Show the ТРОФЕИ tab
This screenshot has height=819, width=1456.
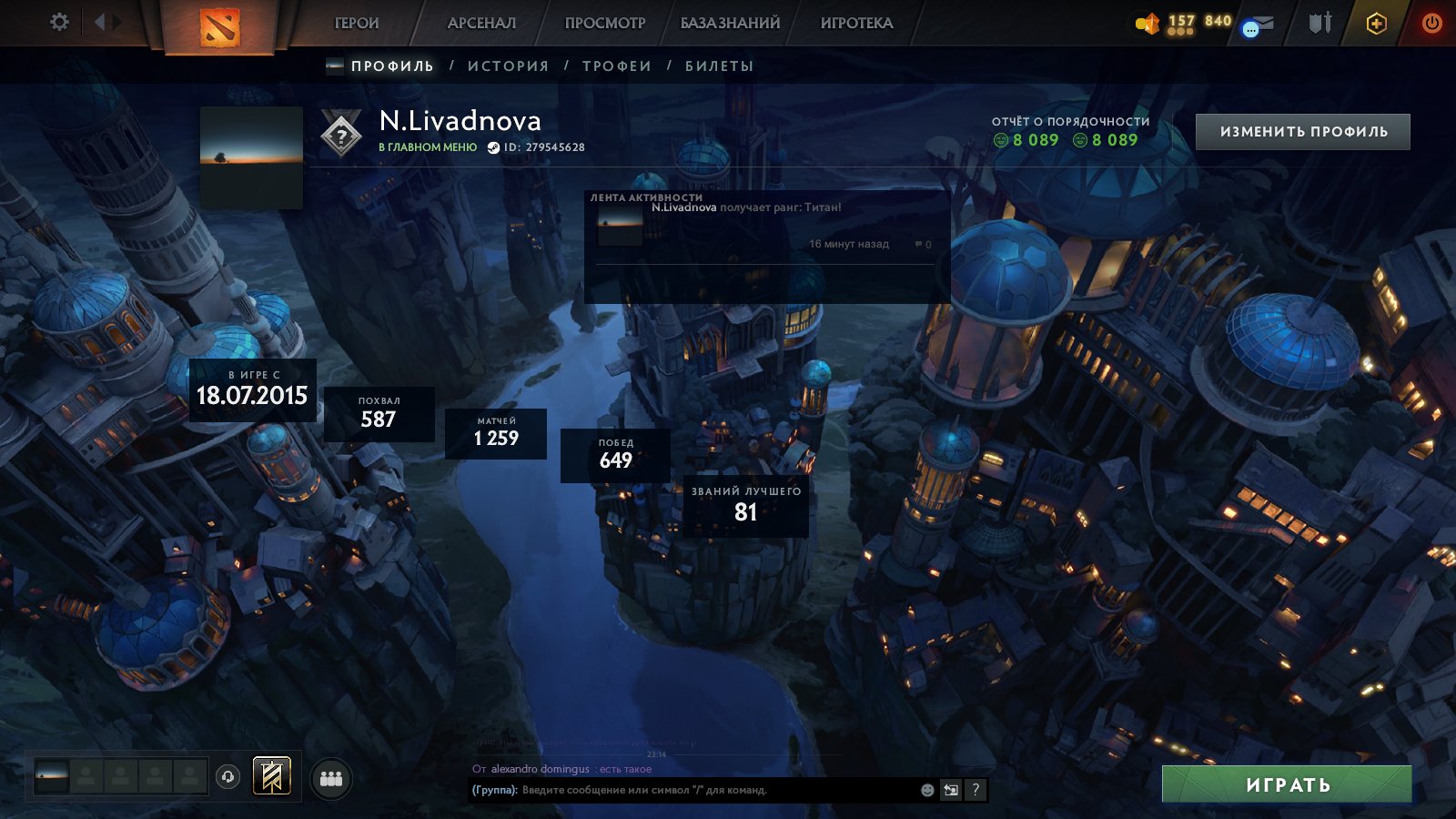click(x=617, y=66)
